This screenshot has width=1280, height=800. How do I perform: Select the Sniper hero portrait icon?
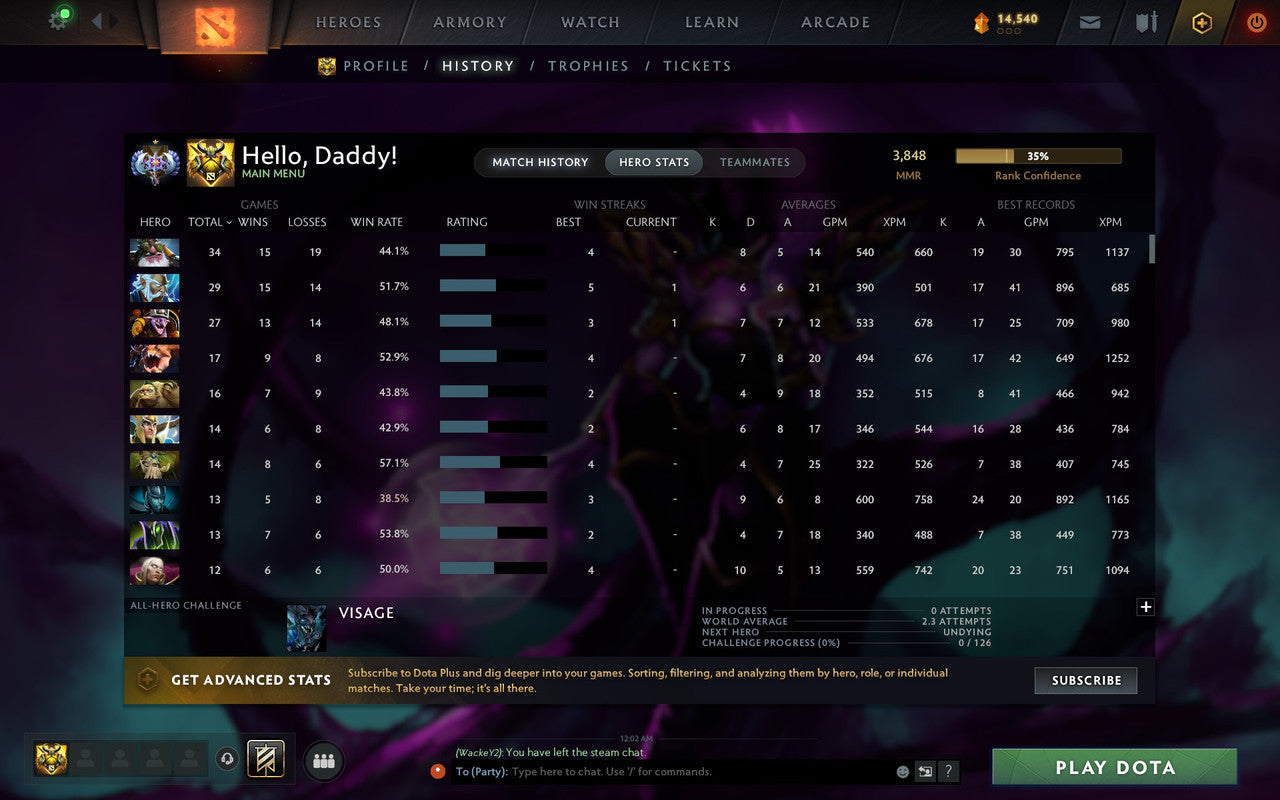(157, 252)
